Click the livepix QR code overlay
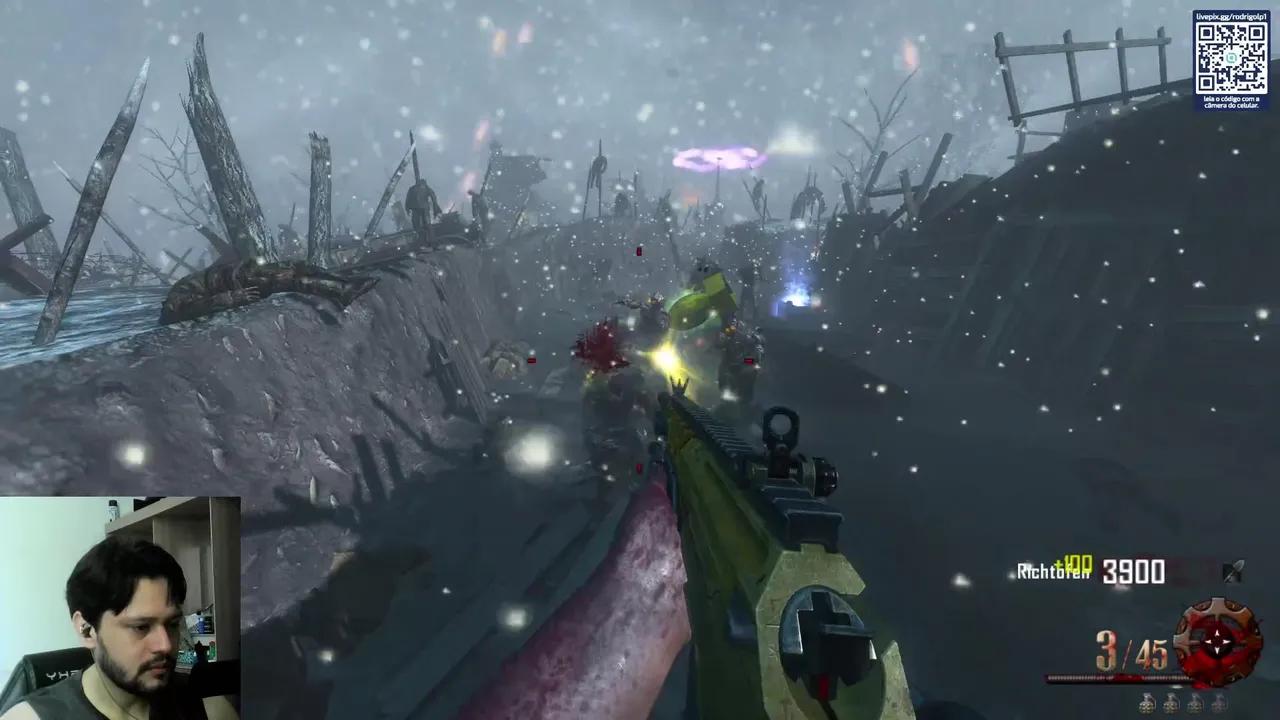Image resolution: width=1280 pixels, height=720 pixels. 1231,57
